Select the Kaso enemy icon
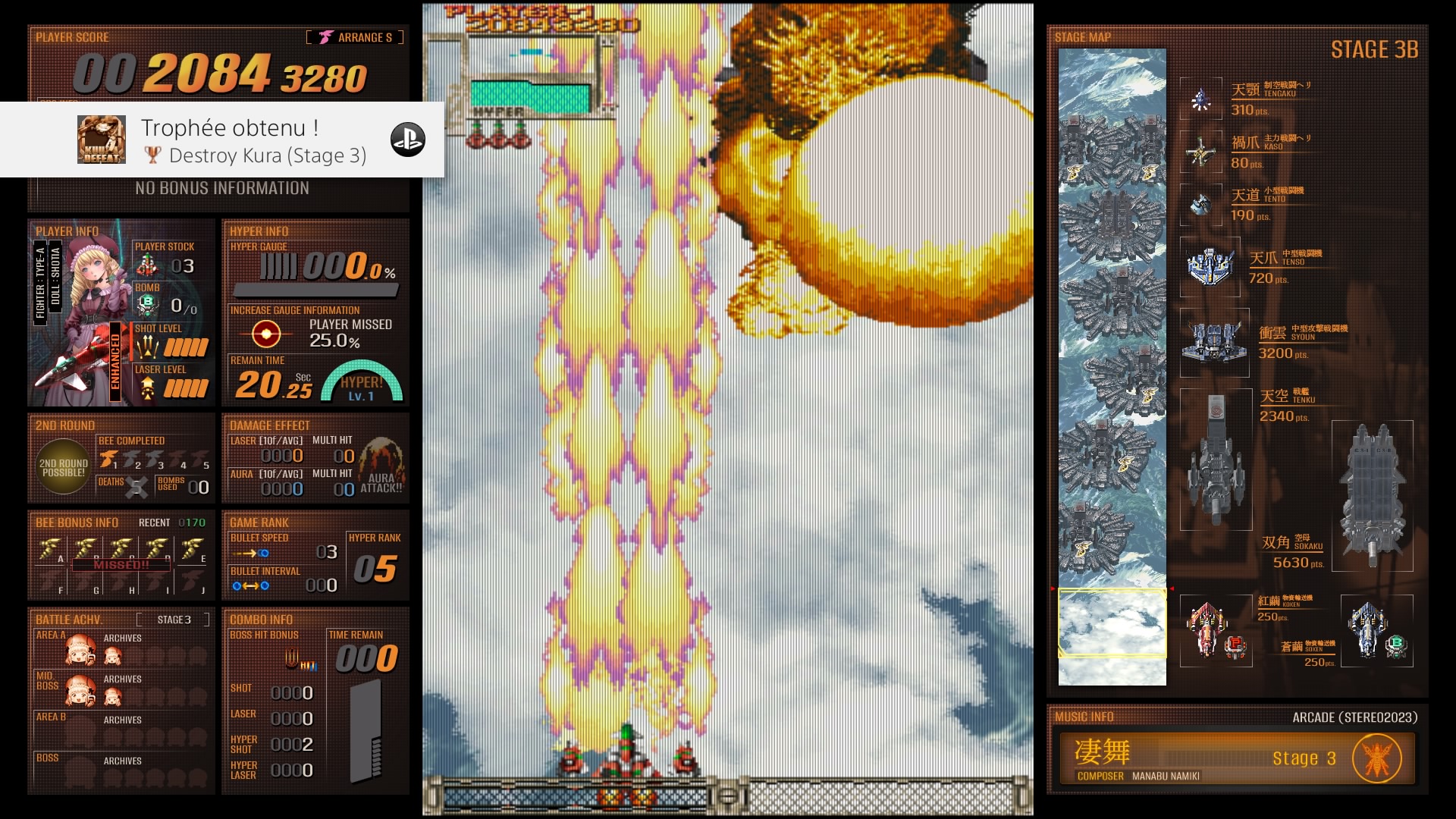 [x=1200, y=152]
